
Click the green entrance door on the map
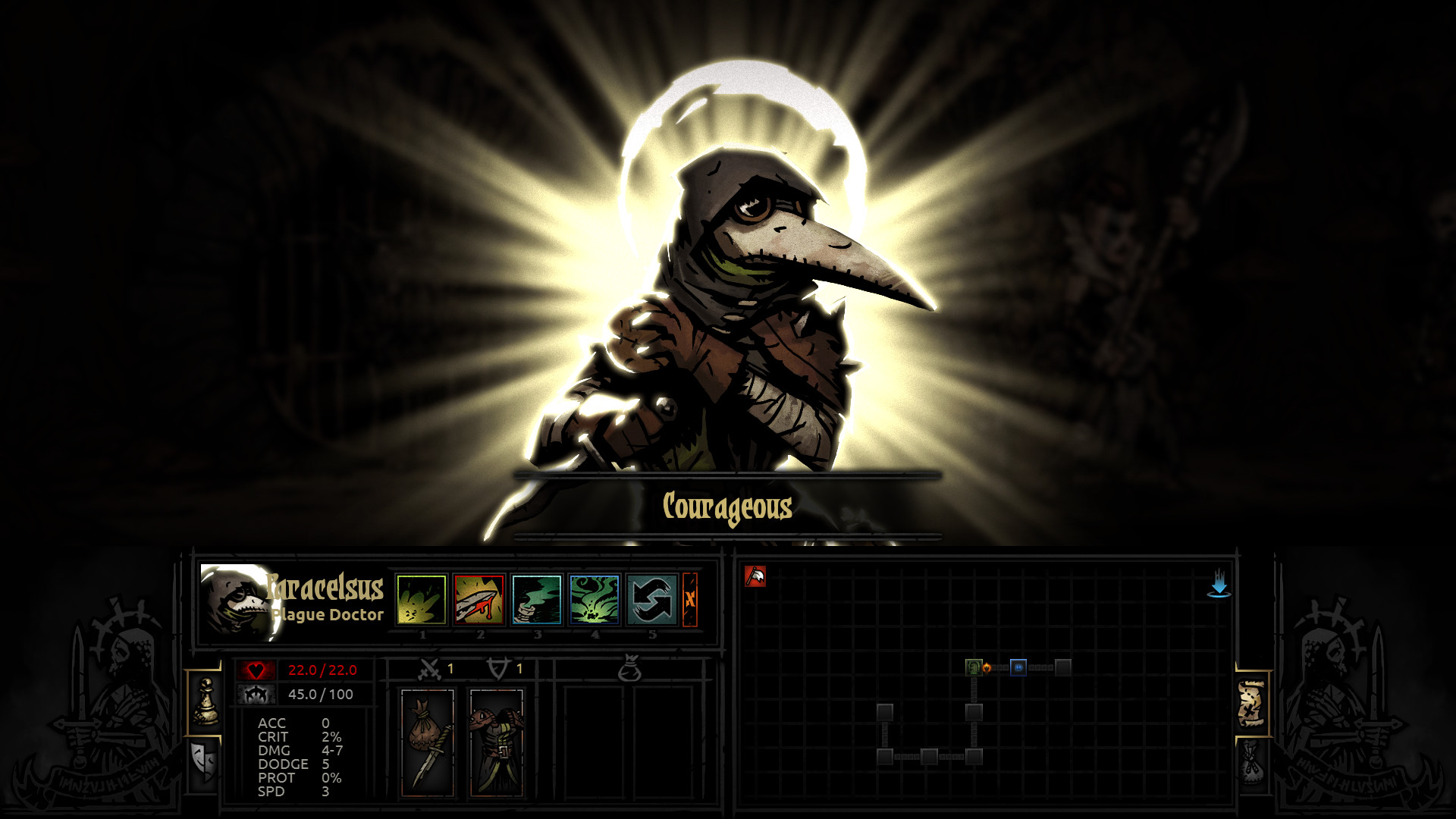[x=974, y=667]
